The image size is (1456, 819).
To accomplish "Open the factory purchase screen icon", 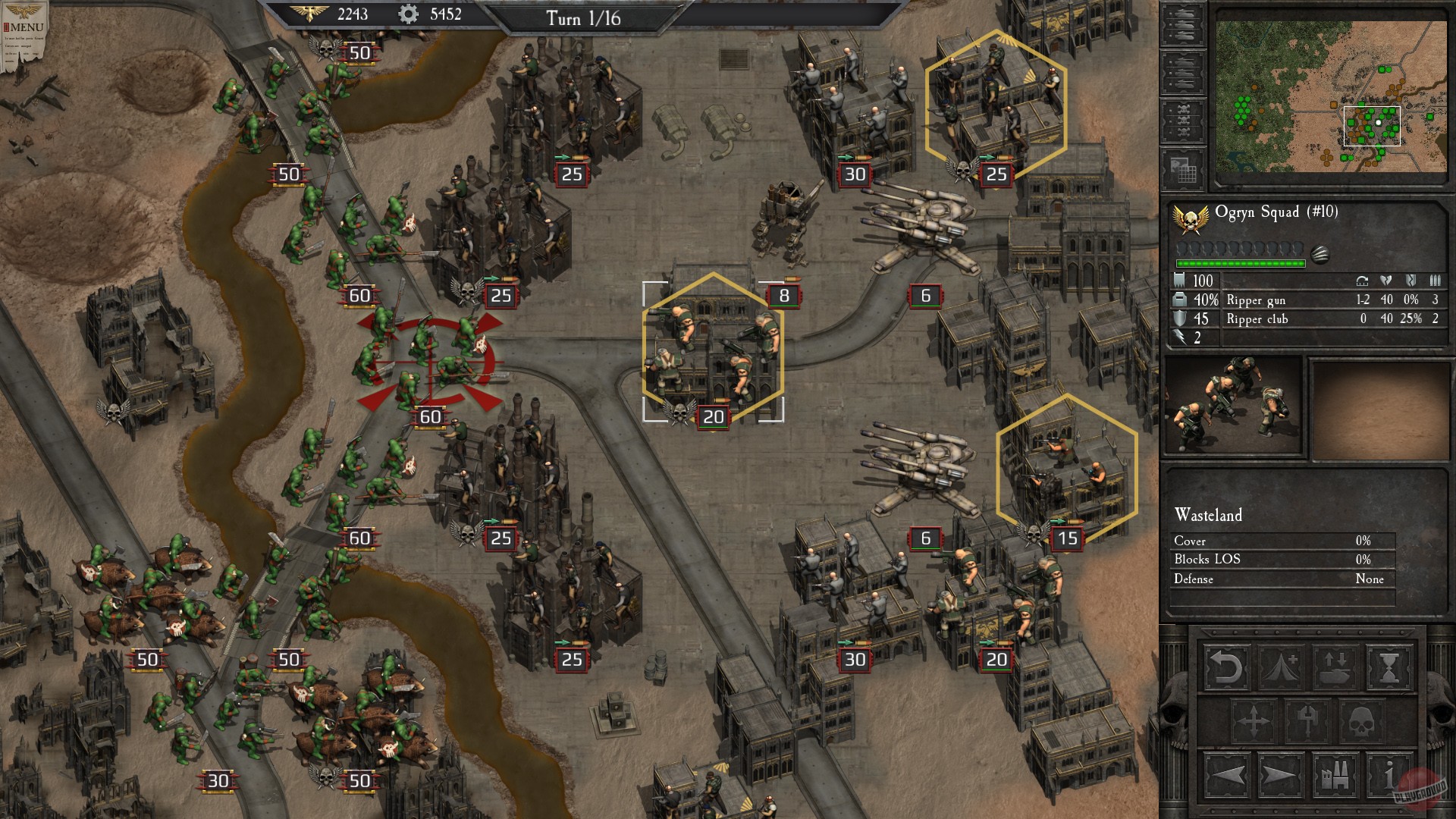I will (x=1336, y=777).
